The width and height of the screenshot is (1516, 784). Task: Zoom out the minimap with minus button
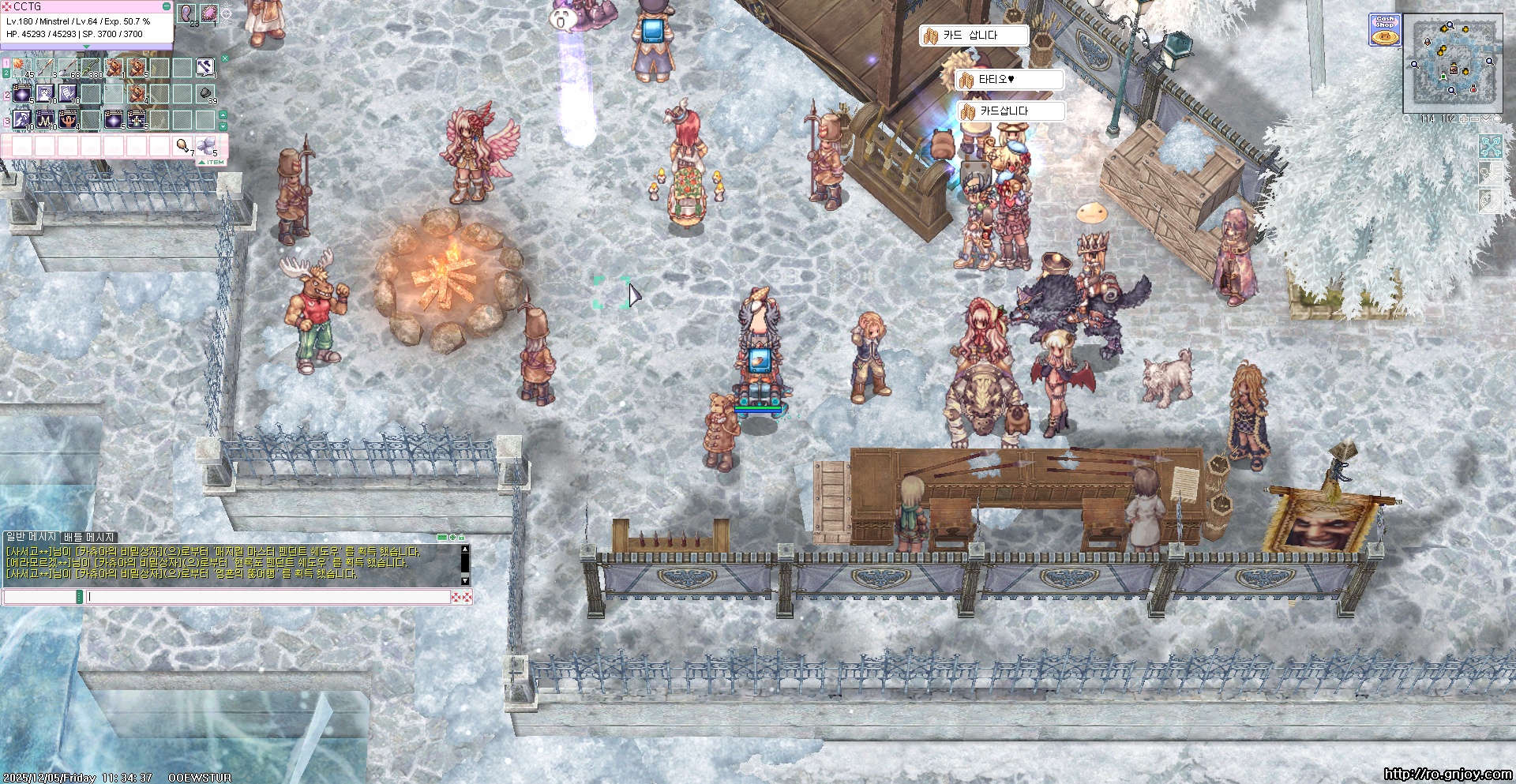pos(1475,119)
